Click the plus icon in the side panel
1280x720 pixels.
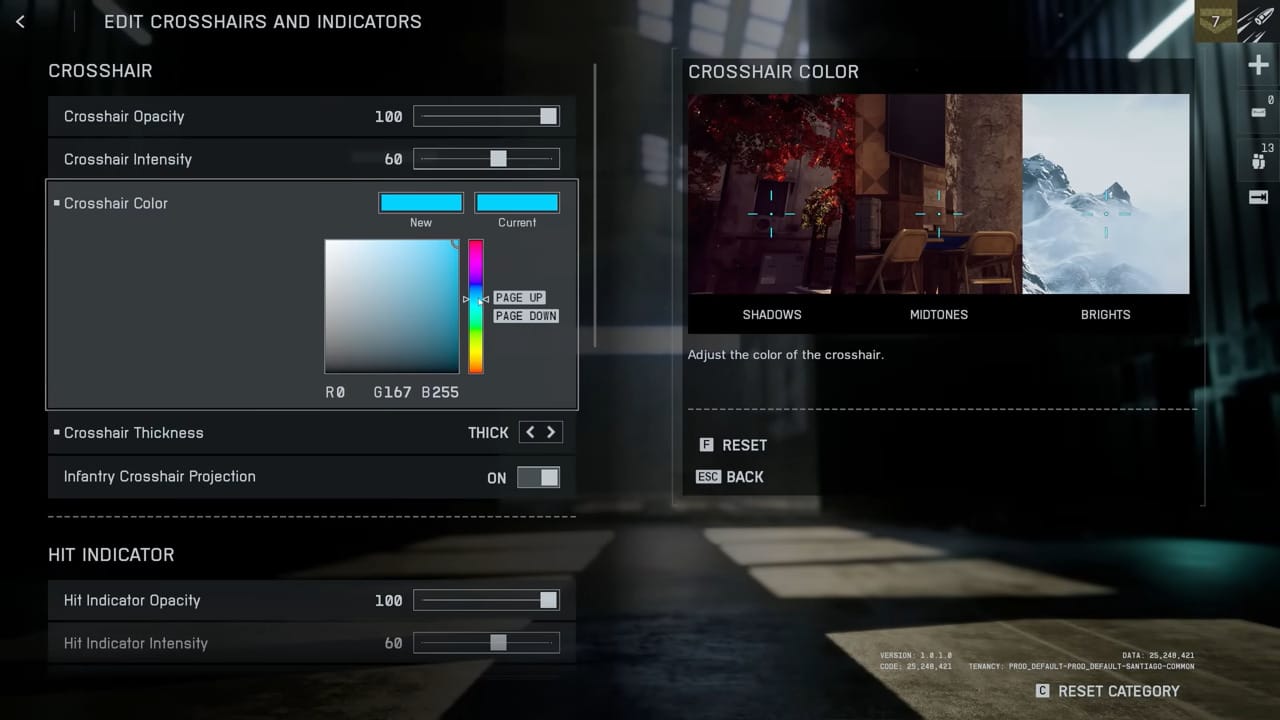pyautogui.click(x=1258, y=66)
